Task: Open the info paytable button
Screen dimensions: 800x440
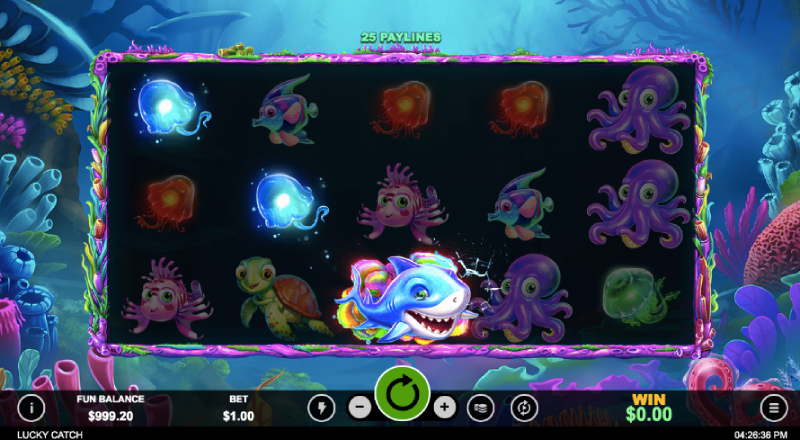Action: (x=31, y=407)
